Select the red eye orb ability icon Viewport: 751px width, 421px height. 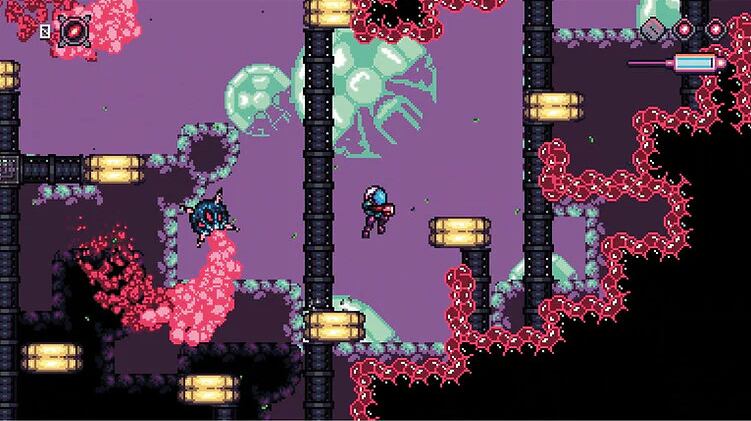pos(73,30)
